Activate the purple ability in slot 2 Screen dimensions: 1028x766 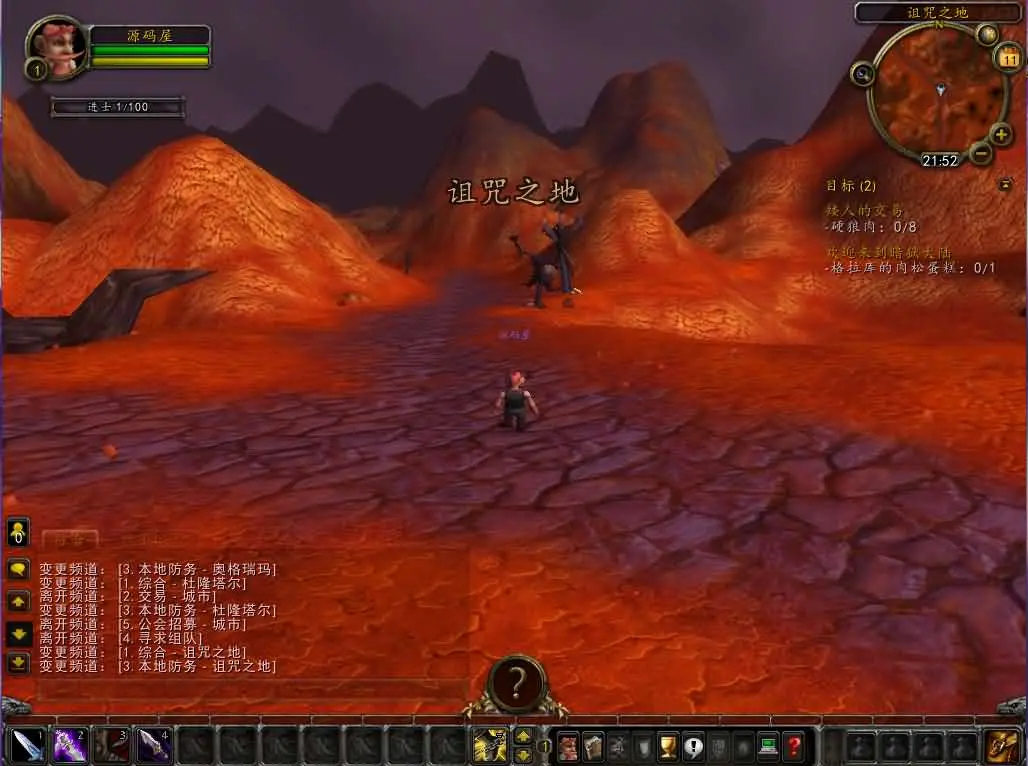(70, 745)
